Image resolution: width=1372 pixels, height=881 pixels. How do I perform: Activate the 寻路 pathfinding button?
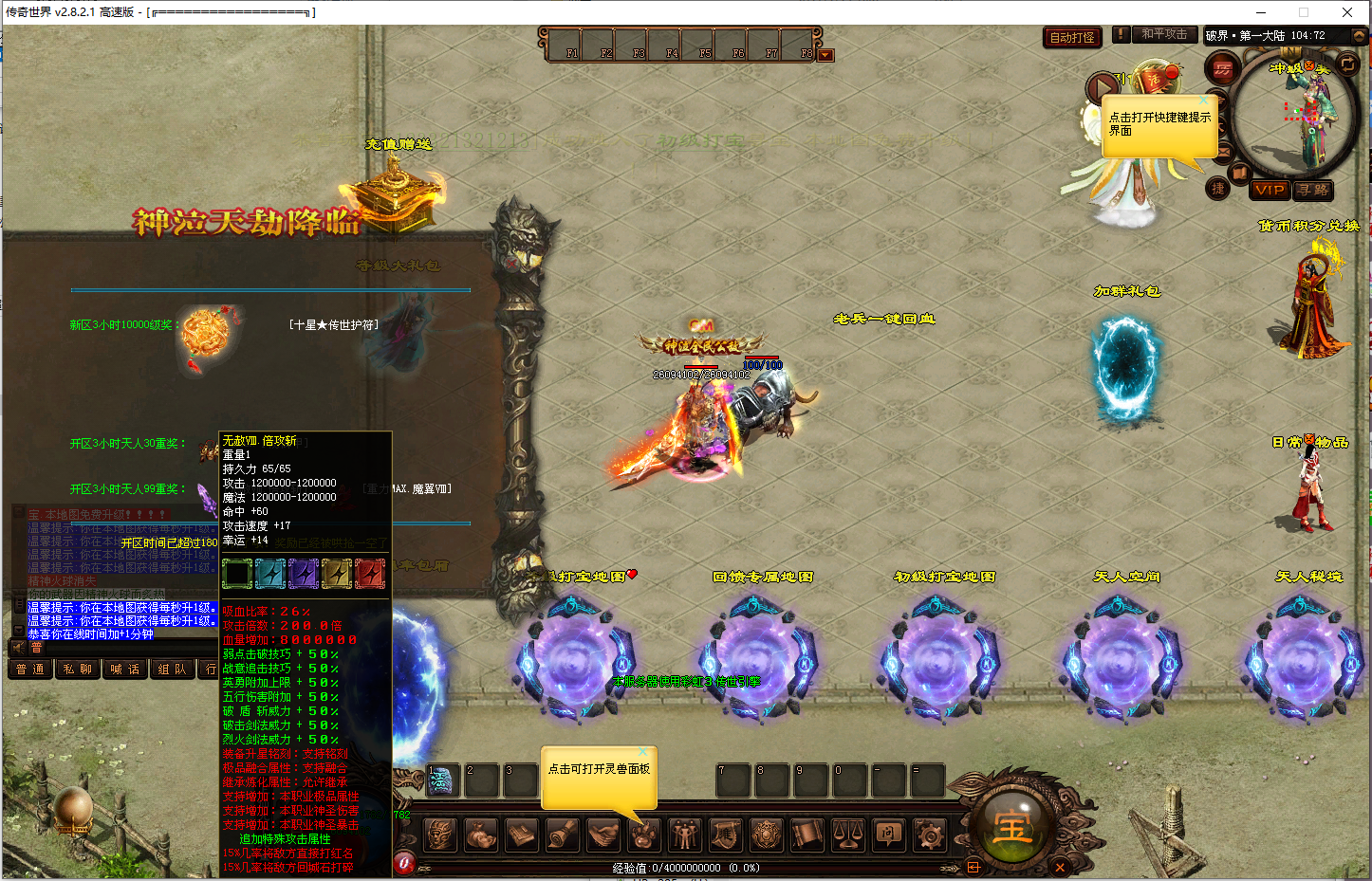click(1313, 190)
